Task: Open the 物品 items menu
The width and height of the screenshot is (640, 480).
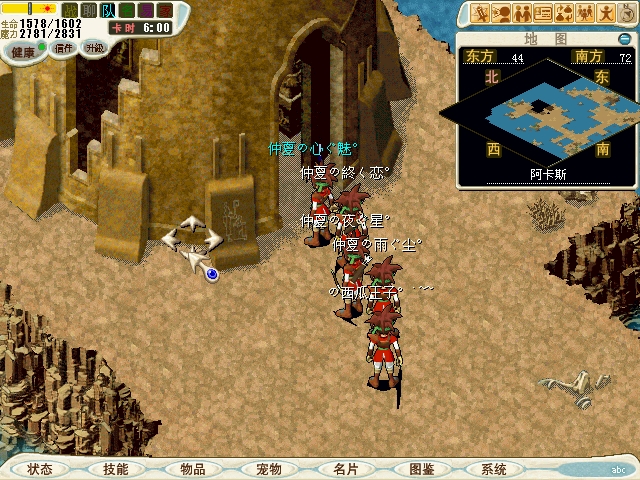Action: (192, 469)
